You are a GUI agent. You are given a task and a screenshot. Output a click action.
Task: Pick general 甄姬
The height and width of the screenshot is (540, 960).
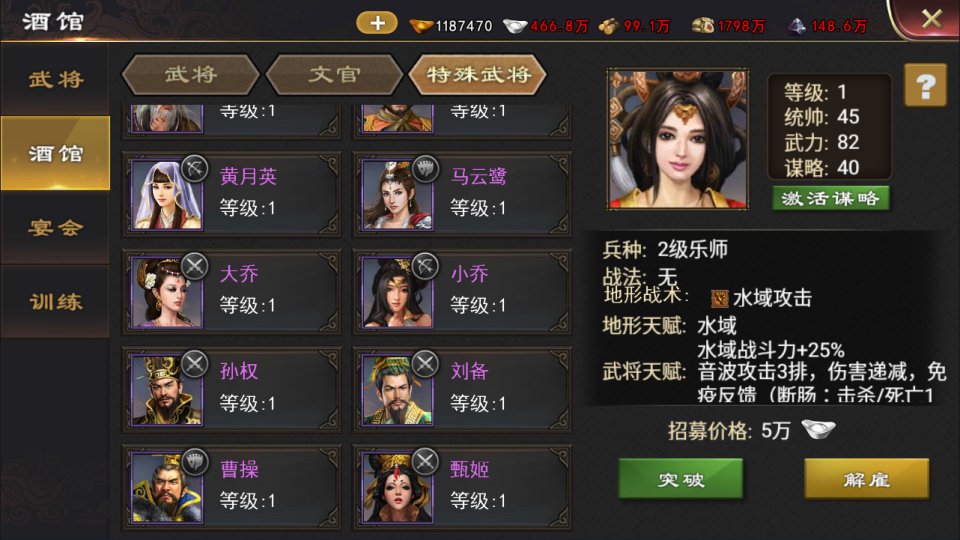tap(462, 485)
